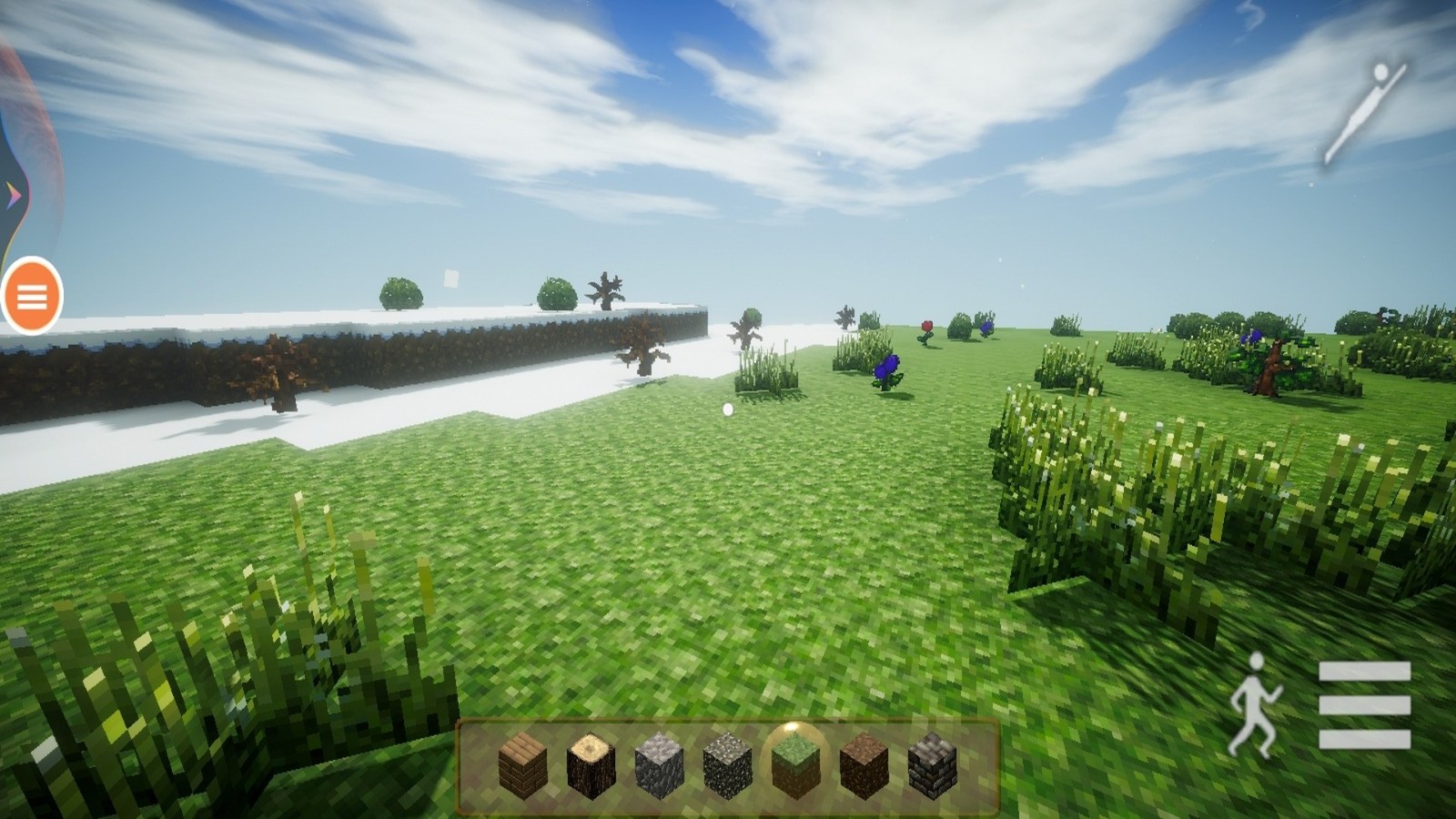Screen dimensions: 1456x819
Task: Pick the dark gravel block slot
Action: 727,765
